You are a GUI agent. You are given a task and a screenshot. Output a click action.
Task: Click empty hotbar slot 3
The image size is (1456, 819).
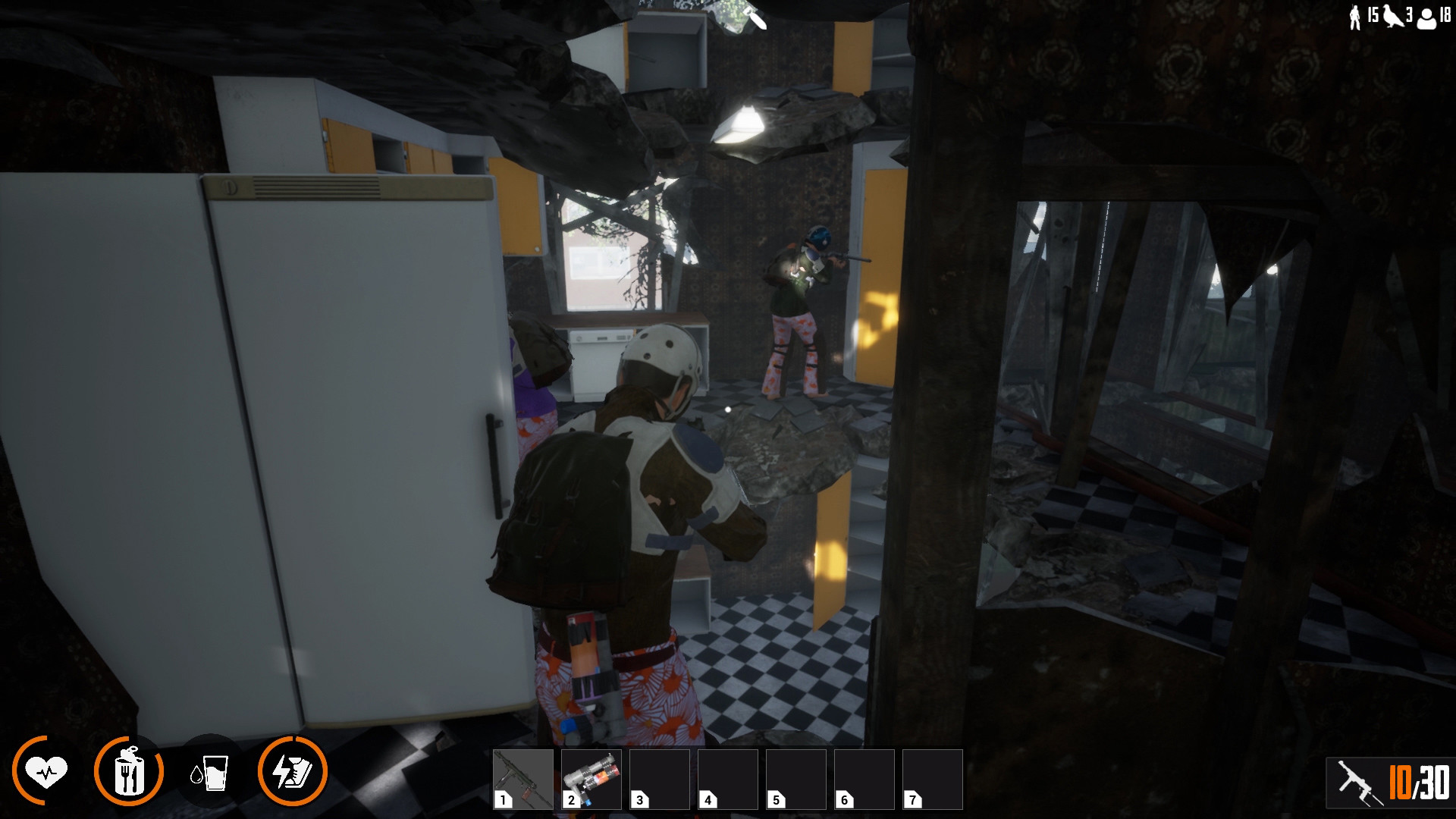[660, 778]
